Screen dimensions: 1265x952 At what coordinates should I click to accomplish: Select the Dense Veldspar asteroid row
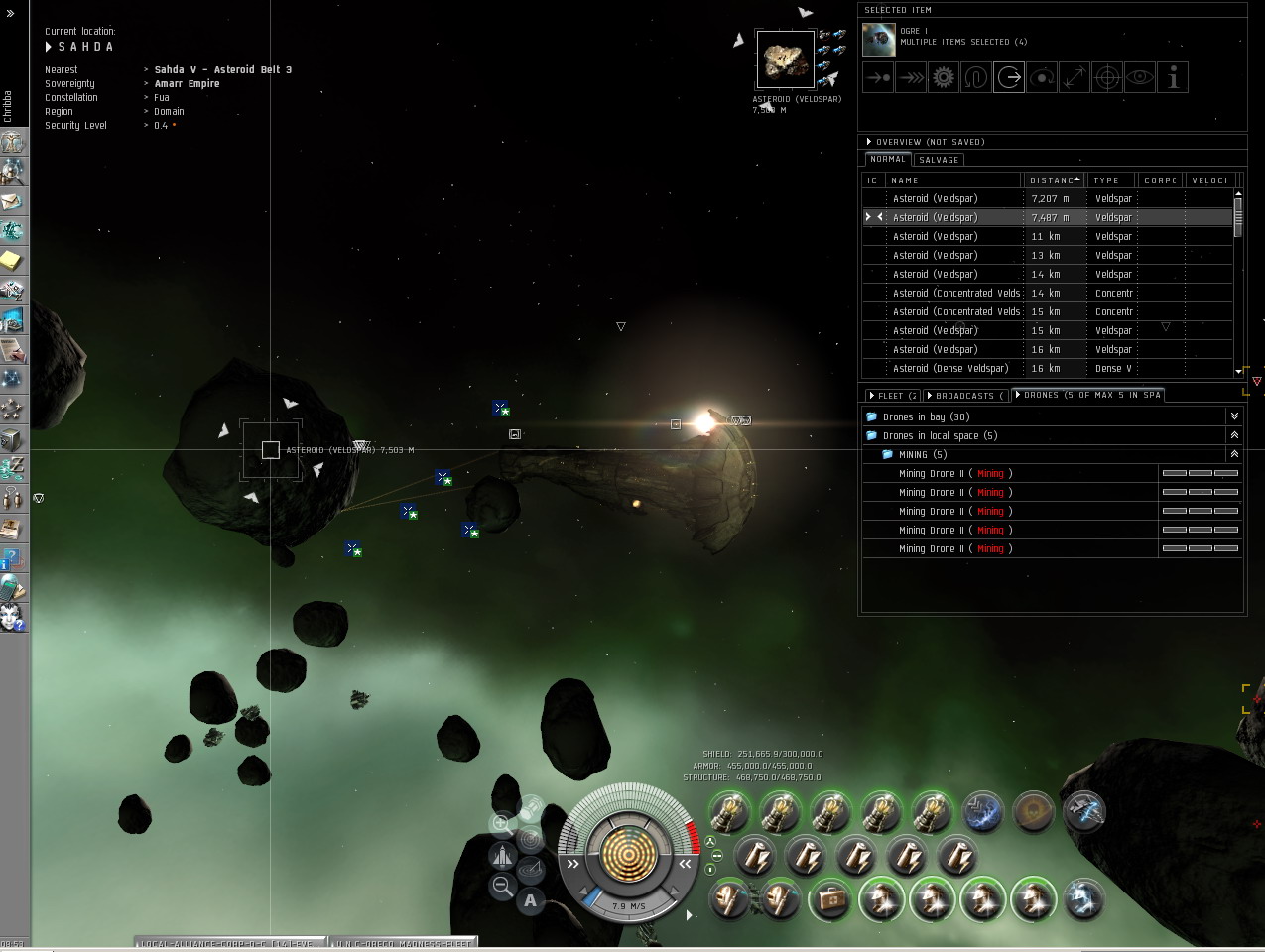(x=949, y=368)
